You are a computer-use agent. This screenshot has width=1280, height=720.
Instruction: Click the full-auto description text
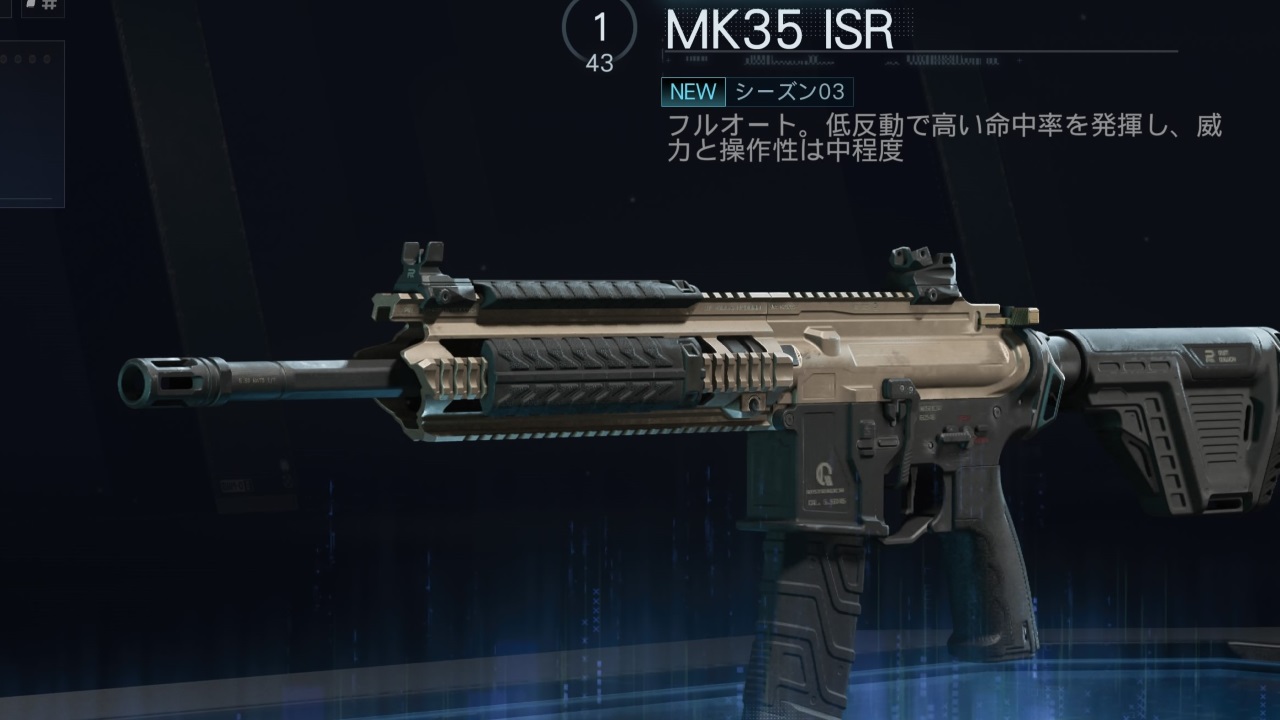tap(945, 133)
